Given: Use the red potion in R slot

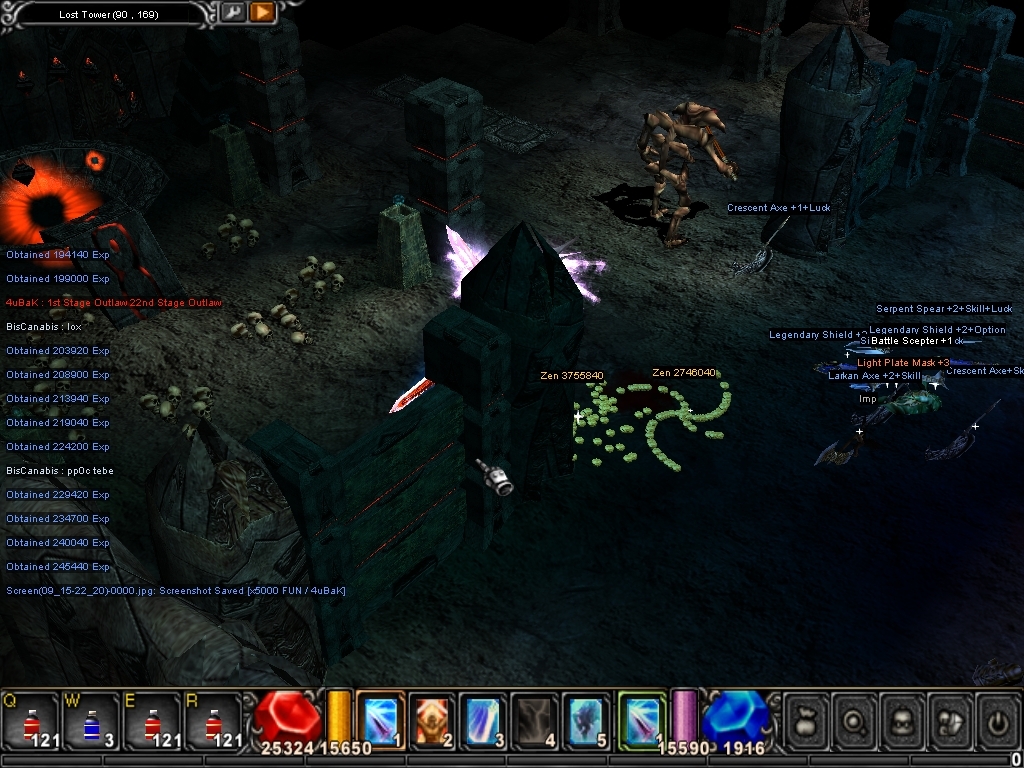Looking at the screenshot, I should tap(213, 720).
